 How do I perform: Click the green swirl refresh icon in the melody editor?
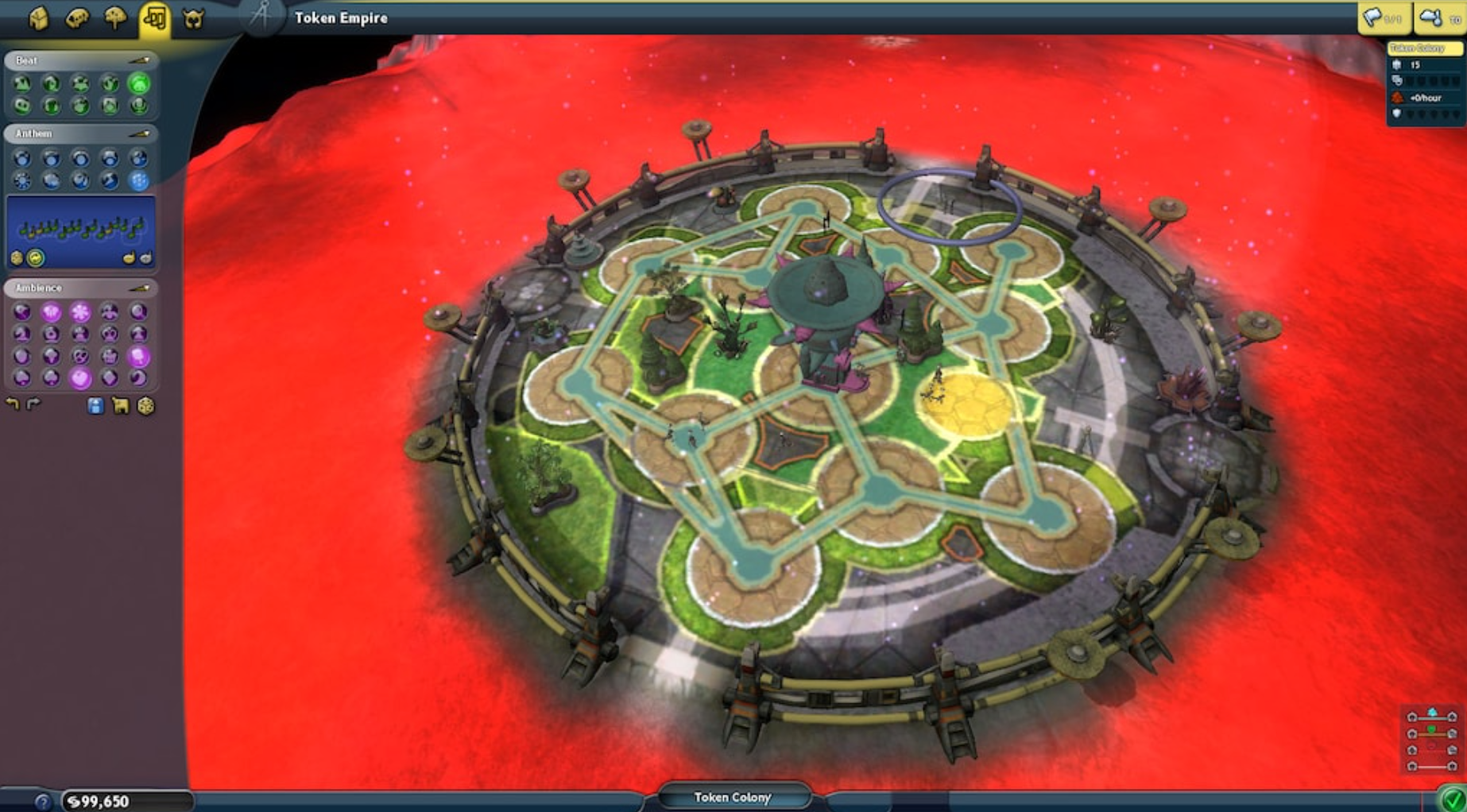click(x=34, y=257)
